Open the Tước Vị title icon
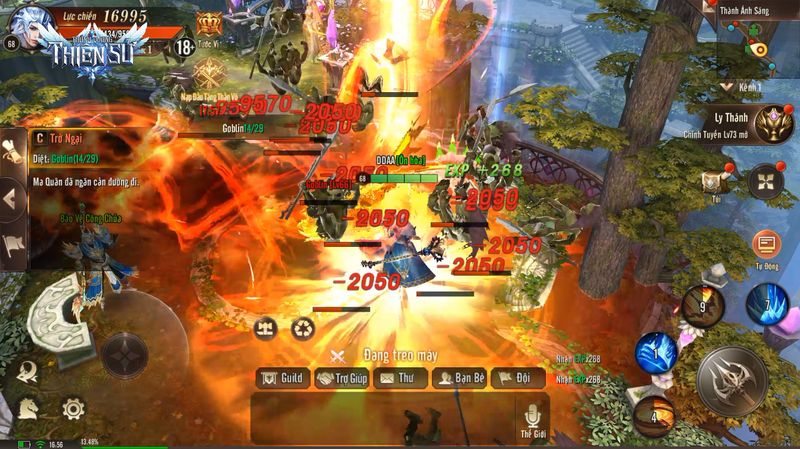 point(209,25)
